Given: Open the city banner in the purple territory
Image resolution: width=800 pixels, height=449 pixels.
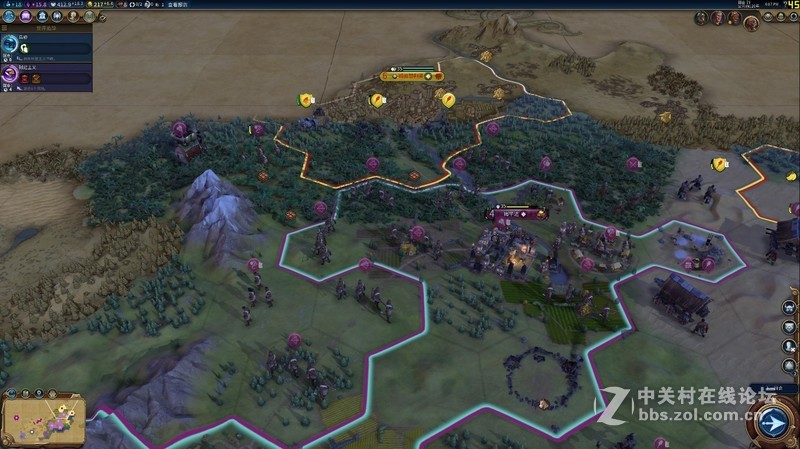Looking at the screenshot, I should [516, 214].
